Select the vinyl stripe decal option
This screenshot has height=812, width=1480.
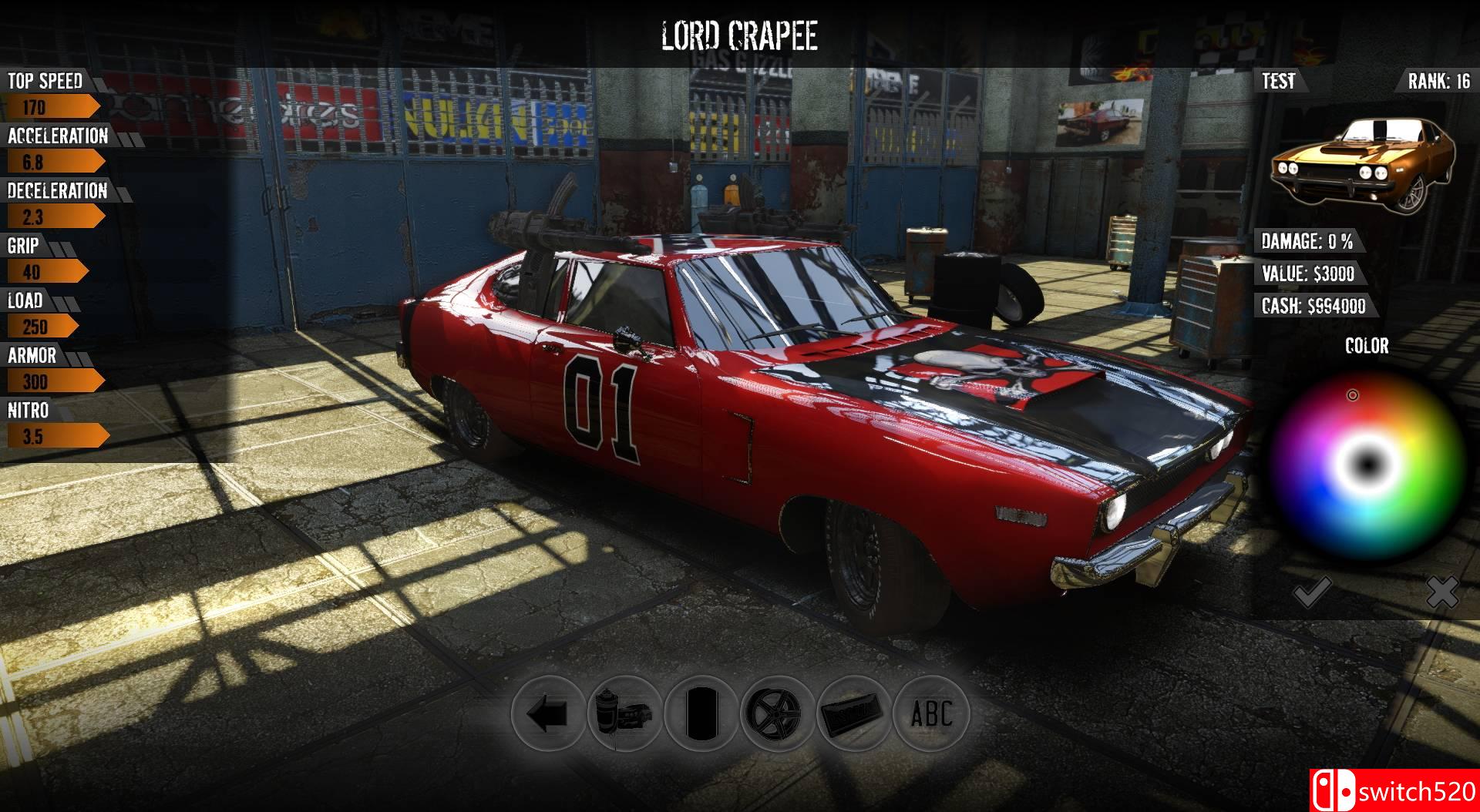coord(701,713)
